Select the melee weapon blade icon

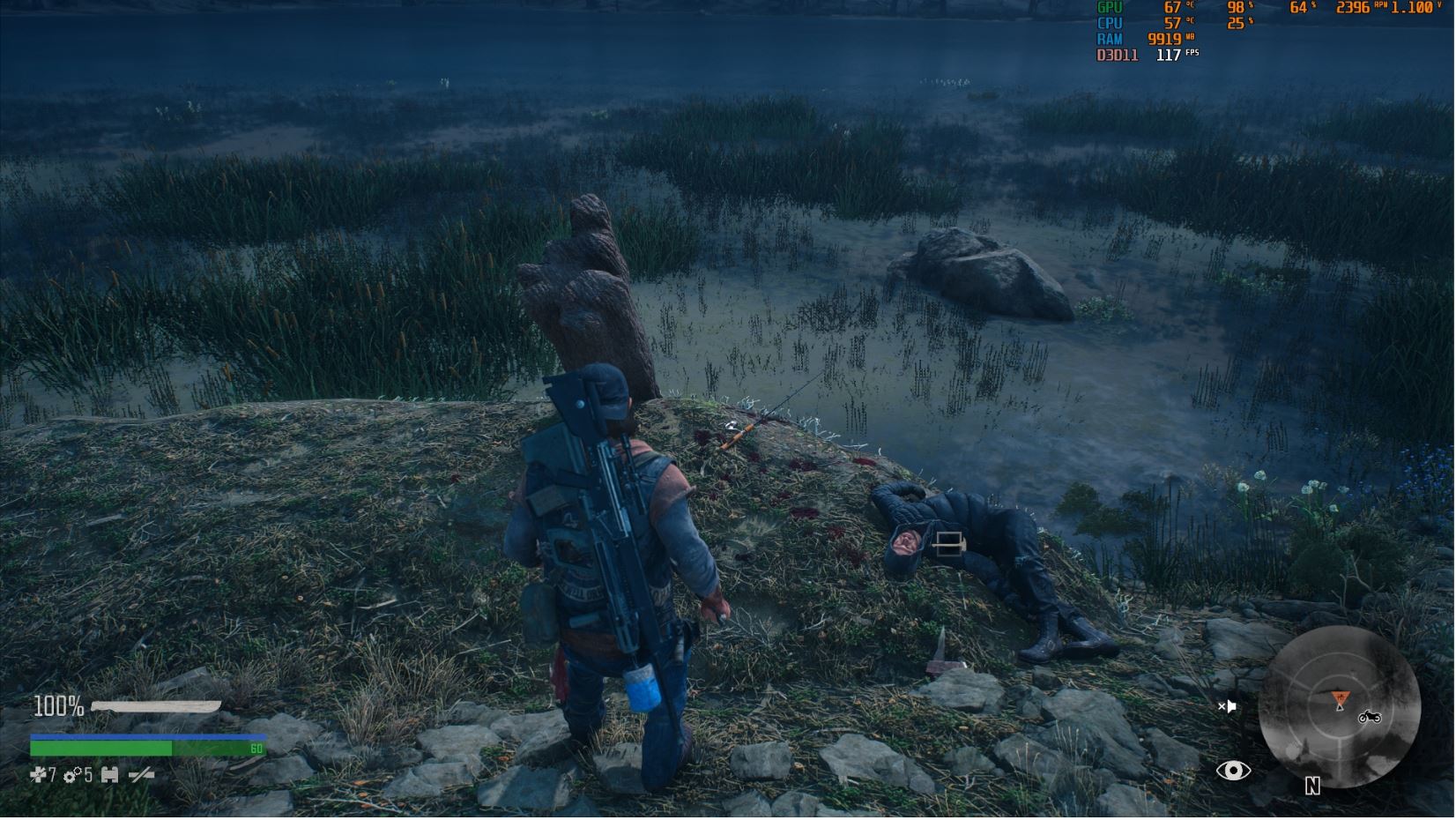156,705
